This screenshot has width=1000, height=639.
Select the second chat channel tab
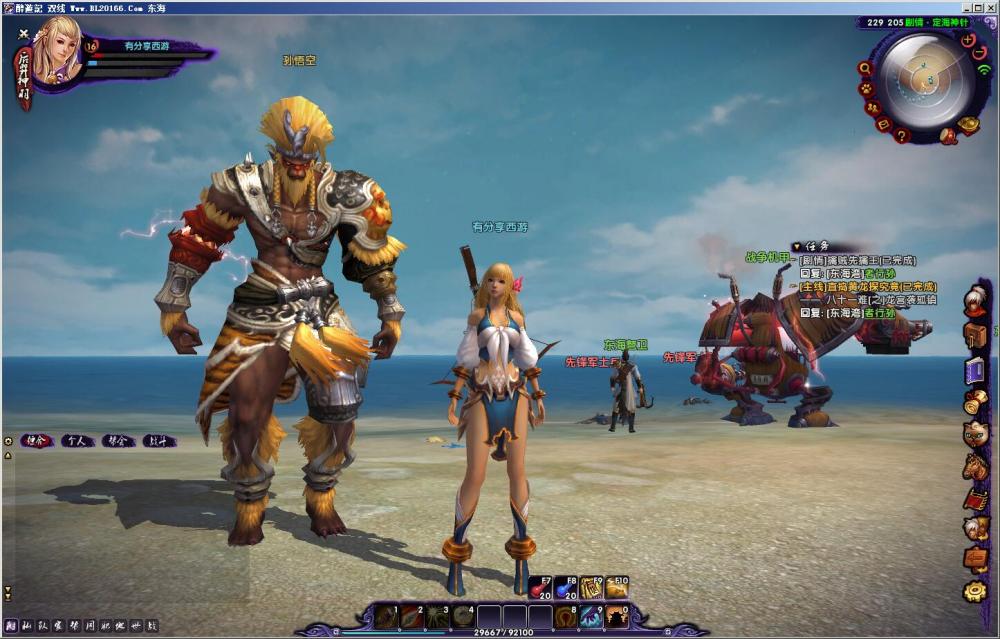click(77, 441)
